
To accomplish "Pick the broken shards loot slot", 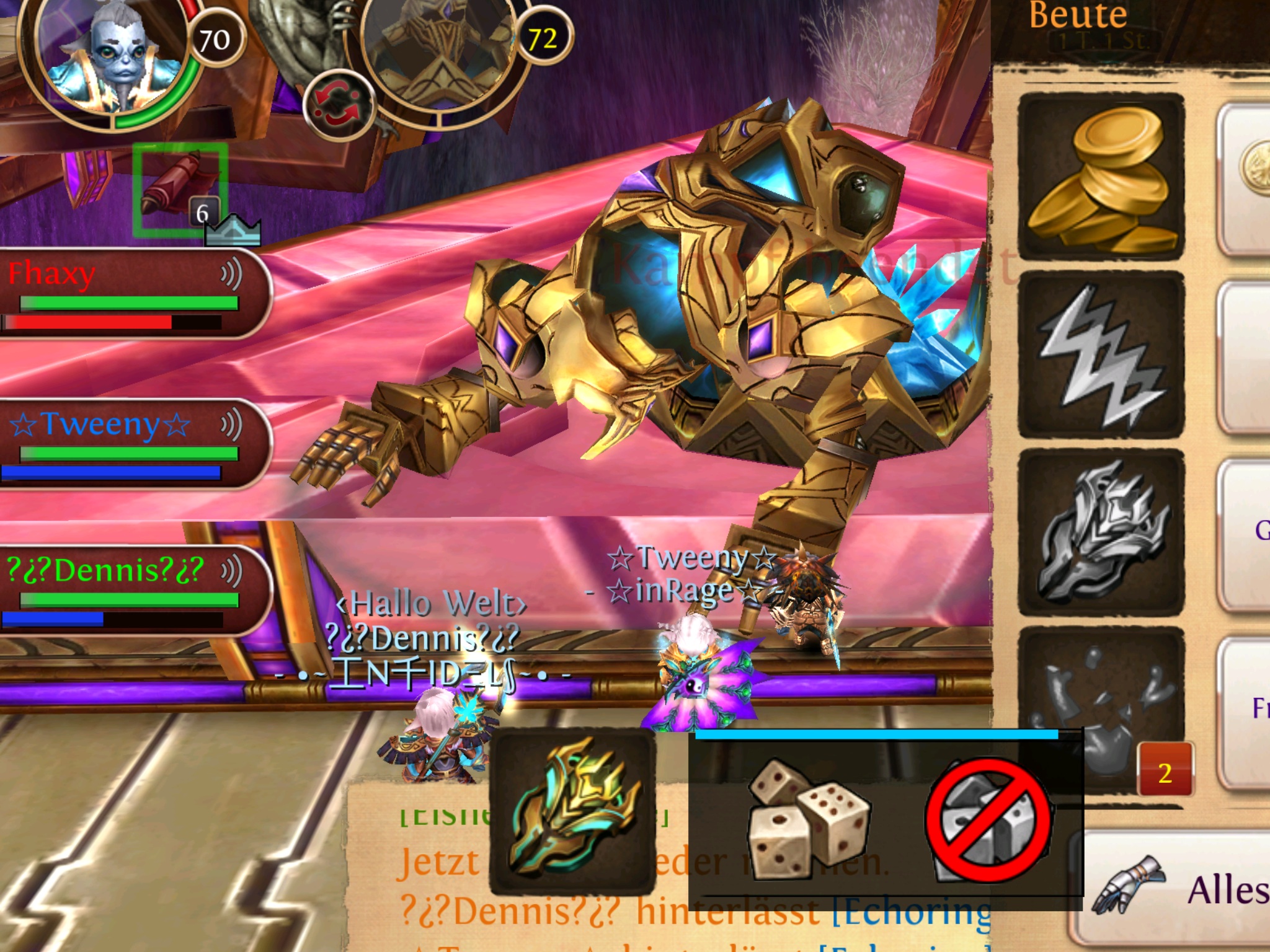I will point(1101,707).
